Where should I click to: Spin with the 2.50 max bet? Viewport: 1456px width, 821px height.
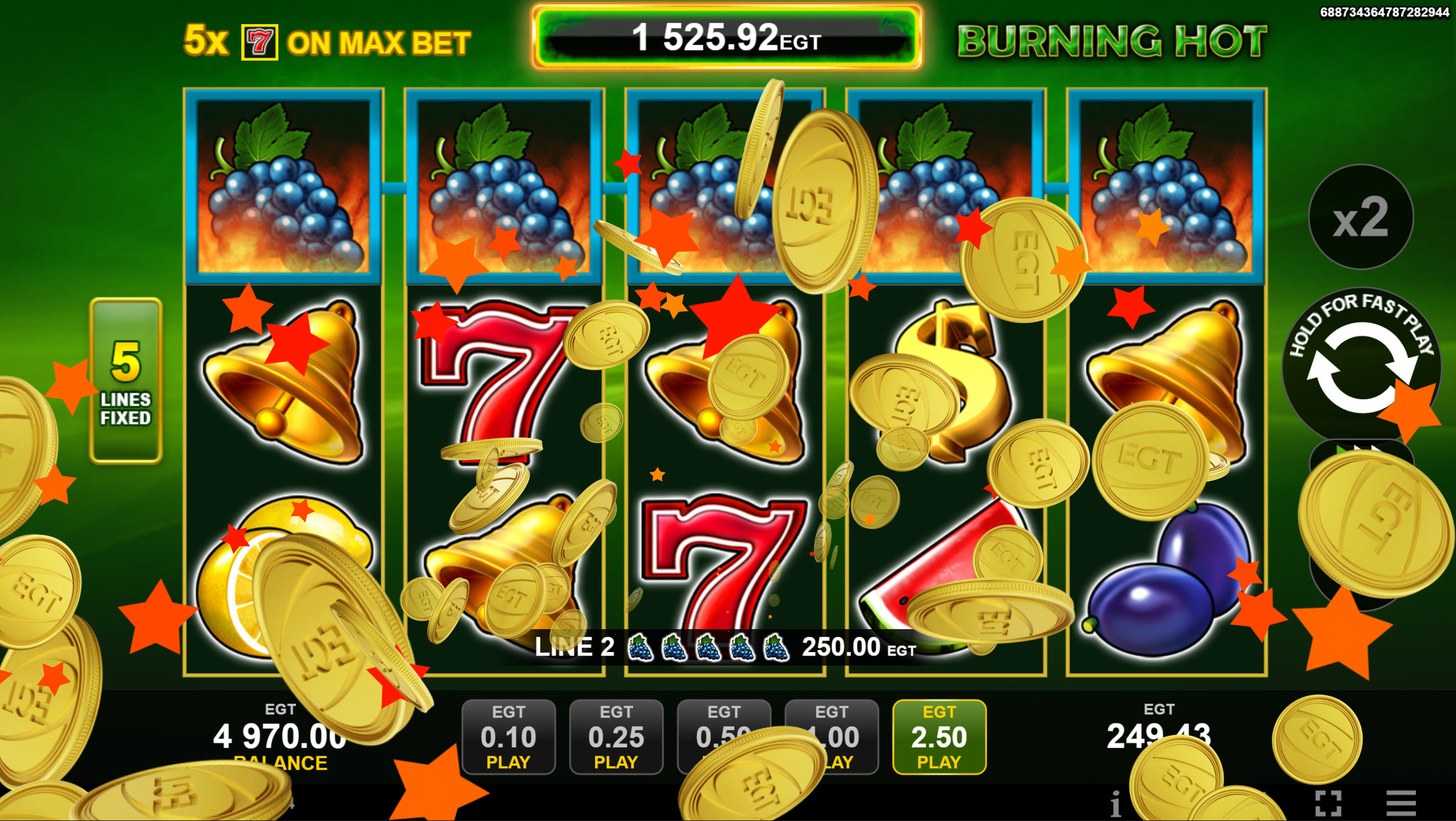pos(939,736)
